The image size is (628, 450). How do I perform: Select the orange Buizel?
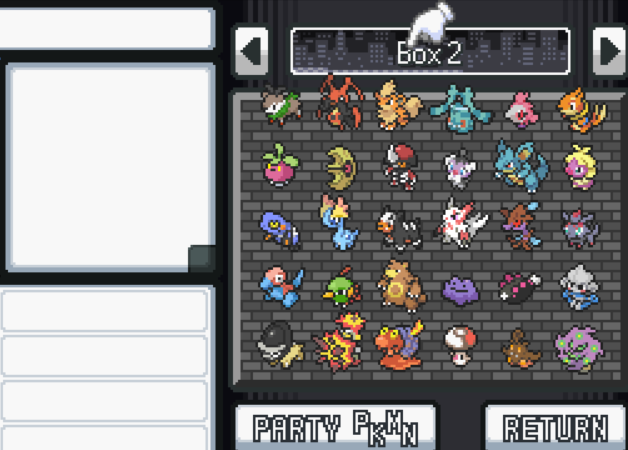click(x=580, y=108)
